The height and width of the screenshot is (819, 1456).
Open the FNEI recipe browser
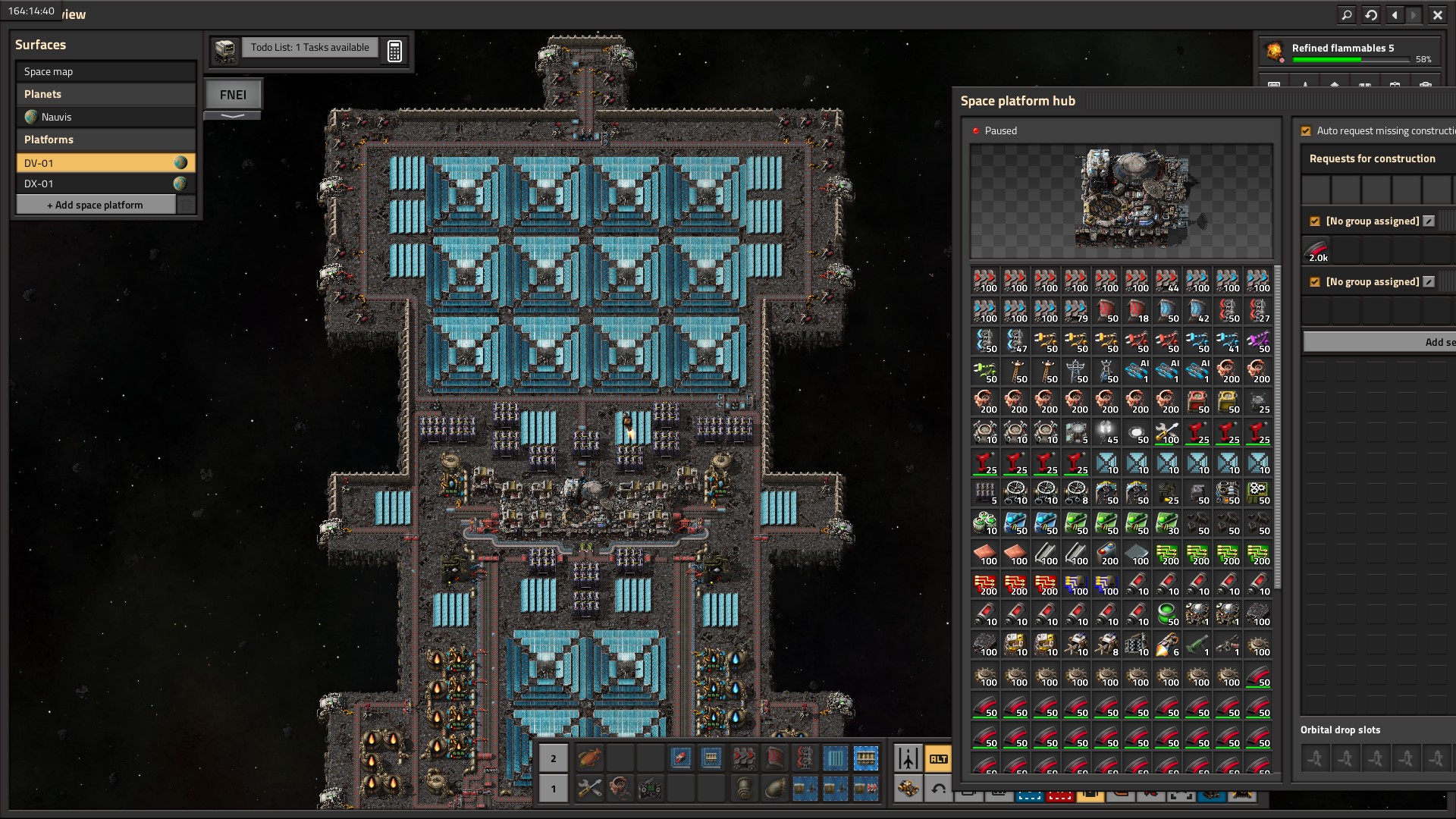pyautogui.click(x=233, y=95)
